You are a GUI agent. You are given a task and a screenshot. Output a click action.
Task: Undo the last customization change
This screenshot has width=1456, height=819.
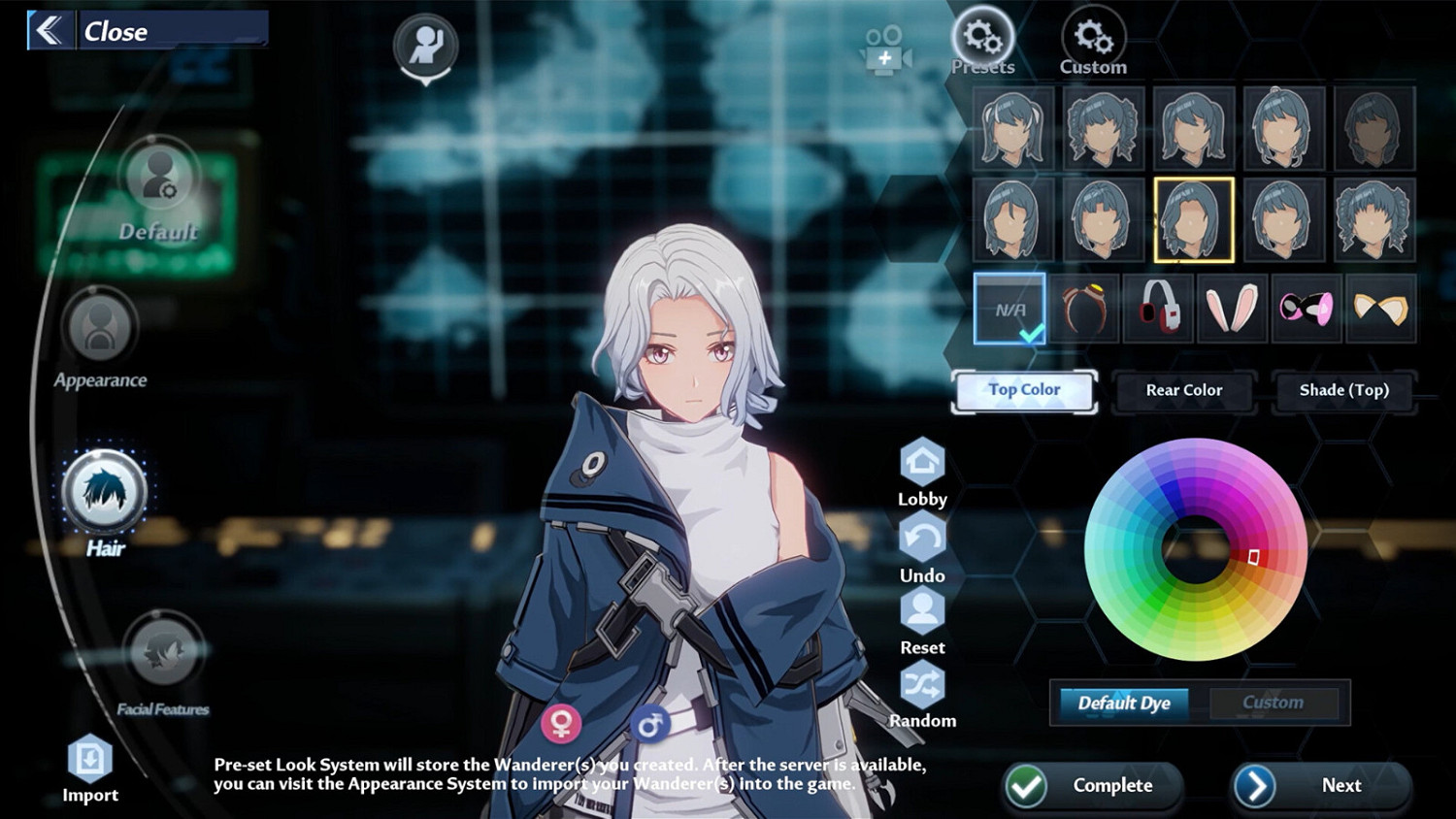point(921,537)
